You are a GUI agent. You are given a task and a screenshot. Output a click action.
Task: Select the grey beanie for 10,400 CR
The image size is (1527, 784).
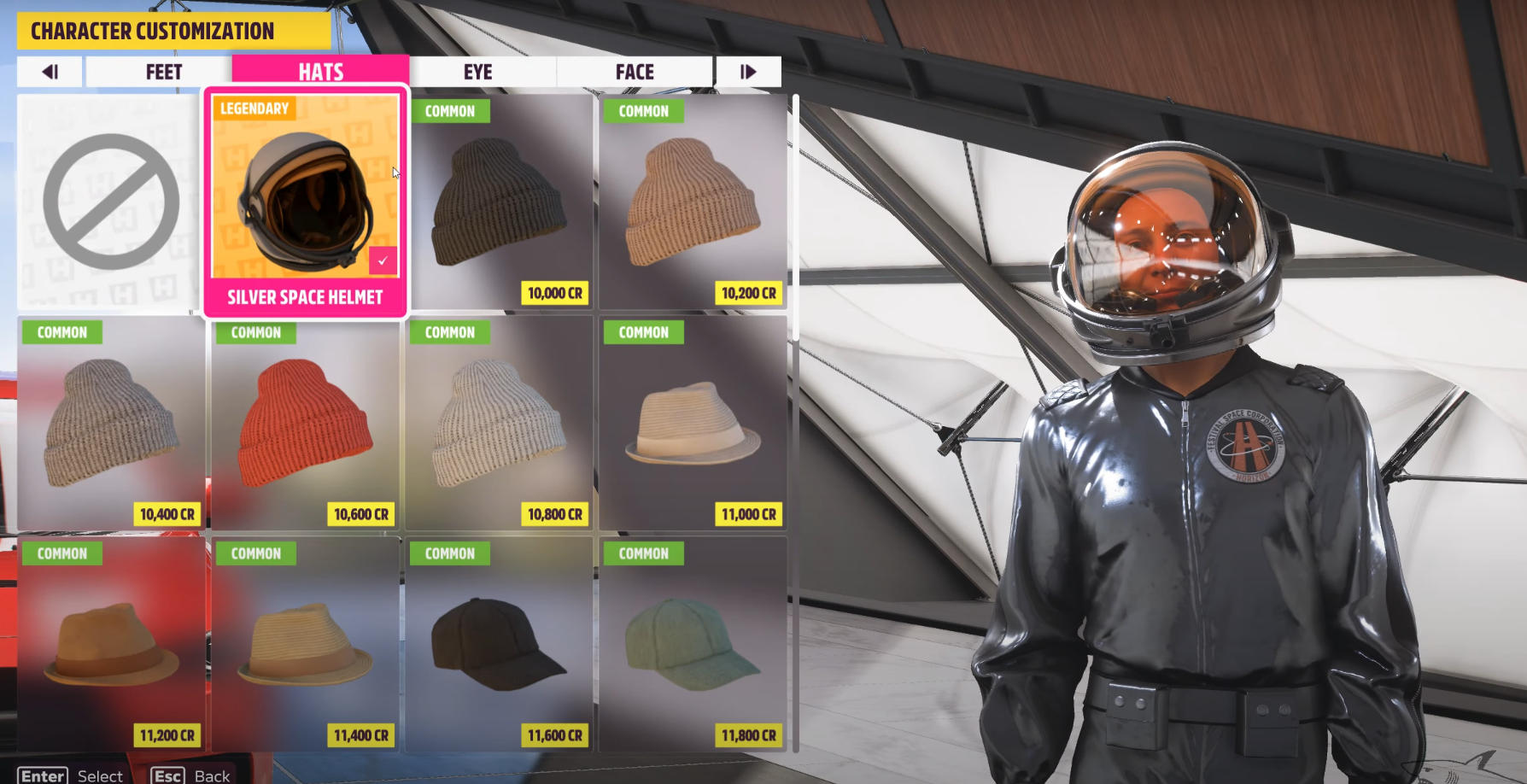coord(110,423)
